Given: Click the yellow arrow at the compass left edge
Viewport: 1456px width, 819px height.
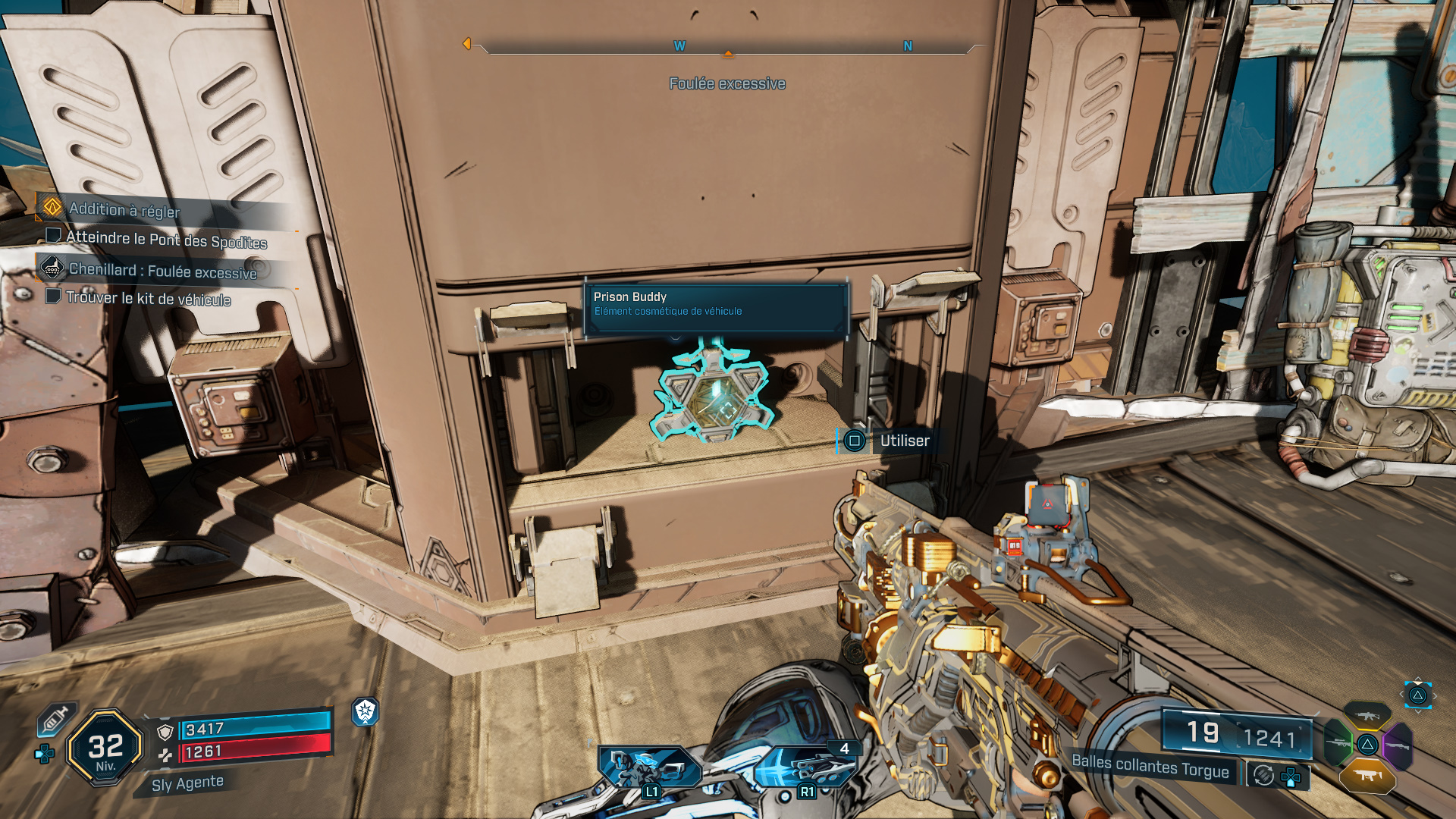Looking at the screenshot, I should (x=468, y=44).
